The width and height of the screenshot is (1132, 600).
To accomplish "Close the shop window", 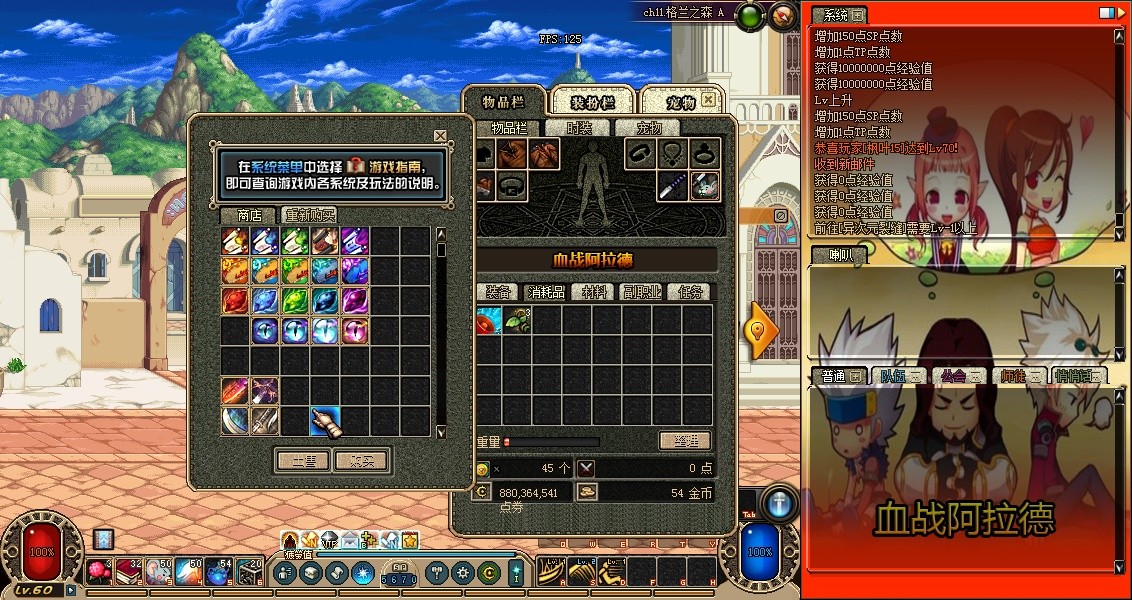I will coord(440,135).
